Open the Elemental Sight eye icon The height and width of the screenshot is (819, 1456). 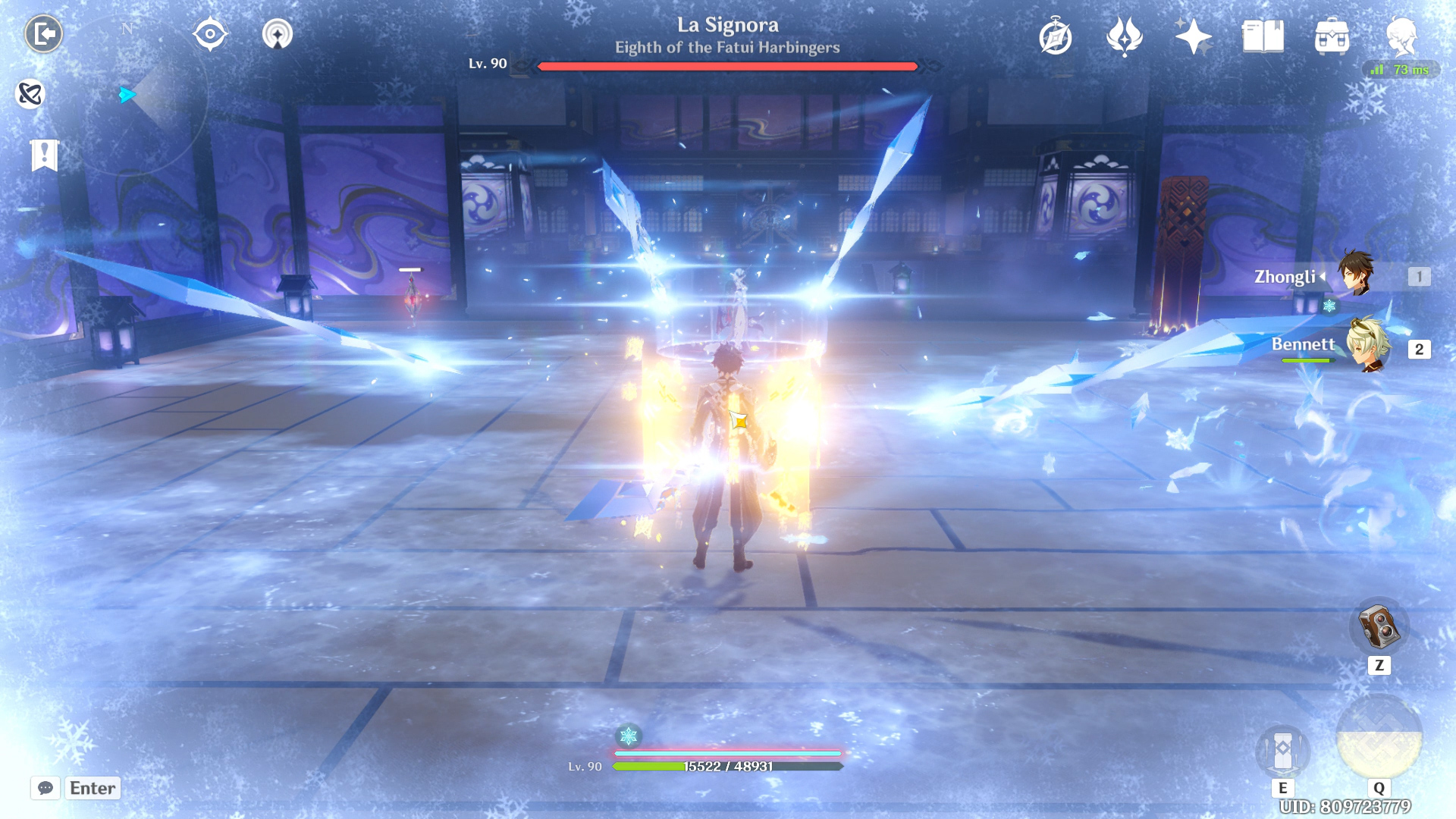tap(210, 34)
